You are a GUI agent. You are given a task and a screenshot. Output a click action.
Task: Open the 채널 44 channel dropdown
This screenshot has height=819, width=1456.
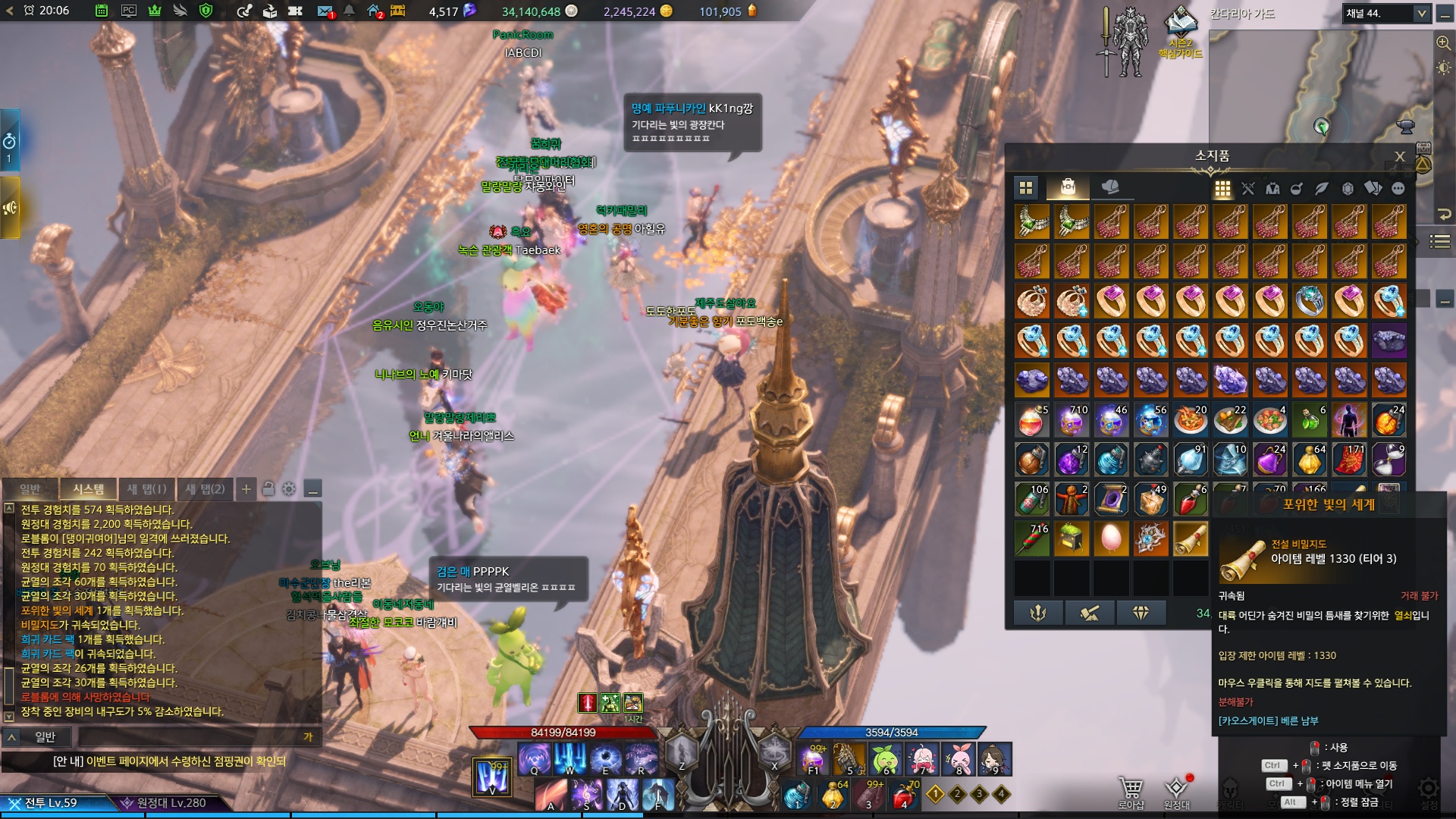pos(1422,14)
